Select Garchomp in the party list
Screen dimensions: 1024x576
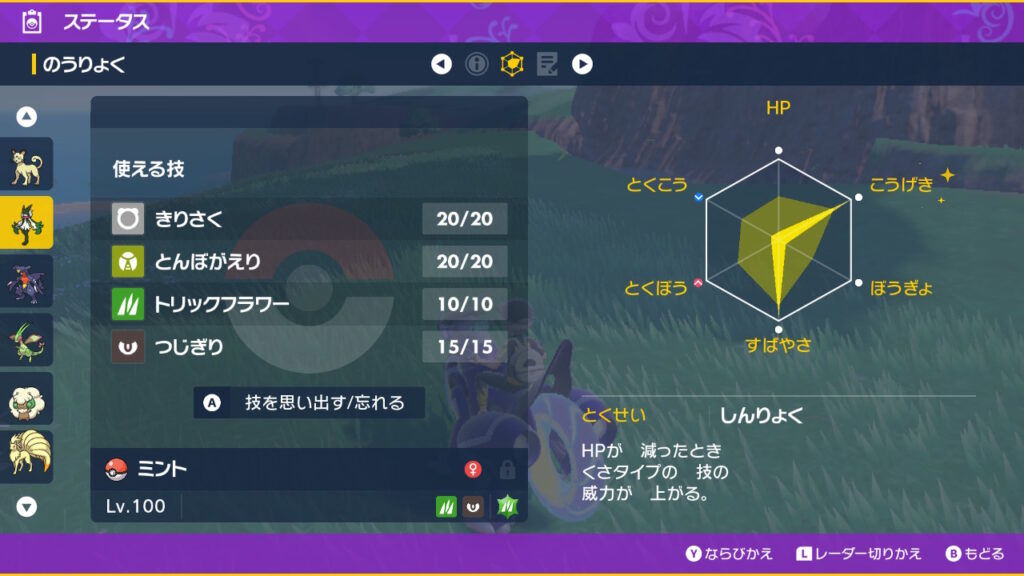click(26, 282)
